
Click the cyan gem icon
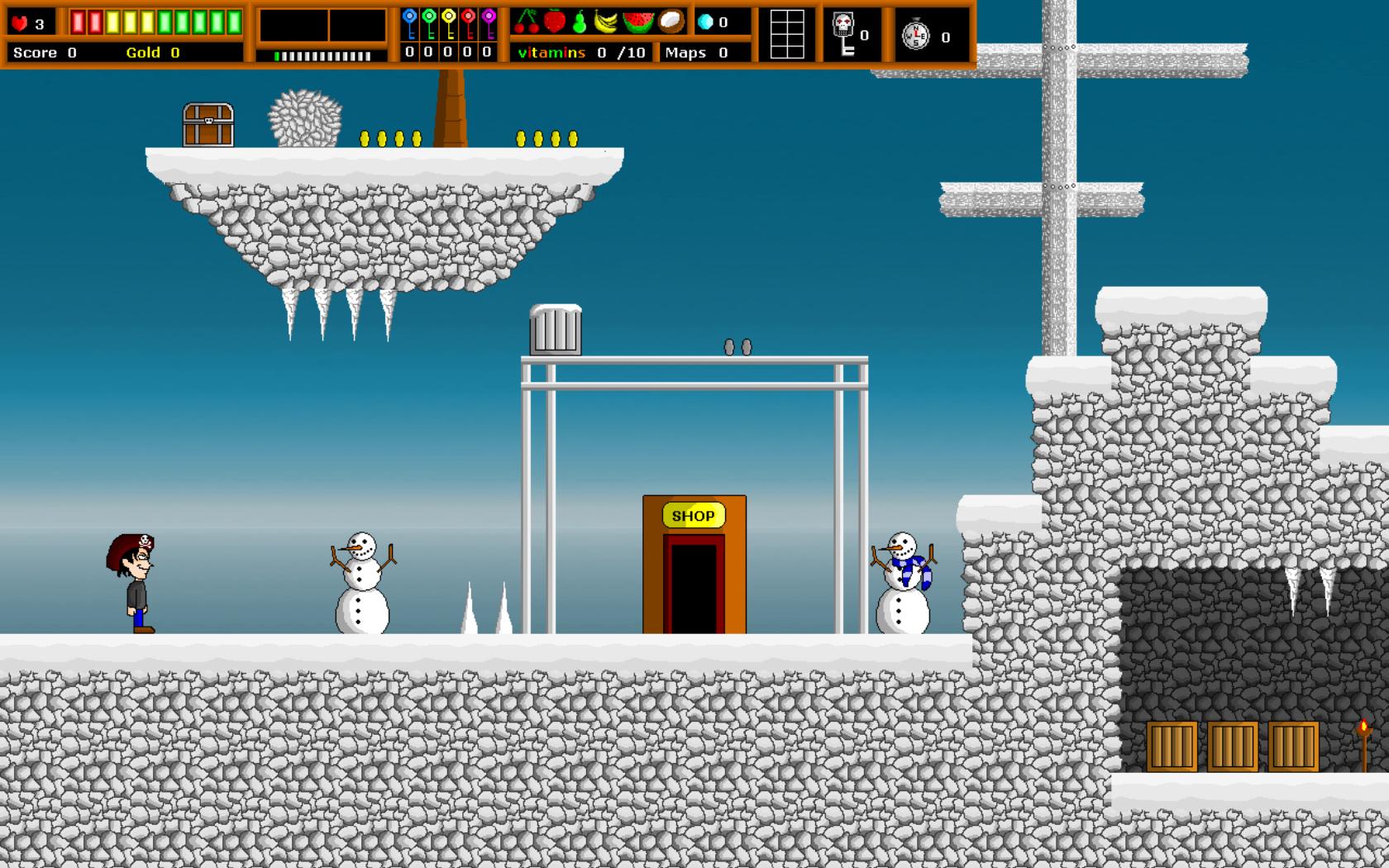pos(705,22)
